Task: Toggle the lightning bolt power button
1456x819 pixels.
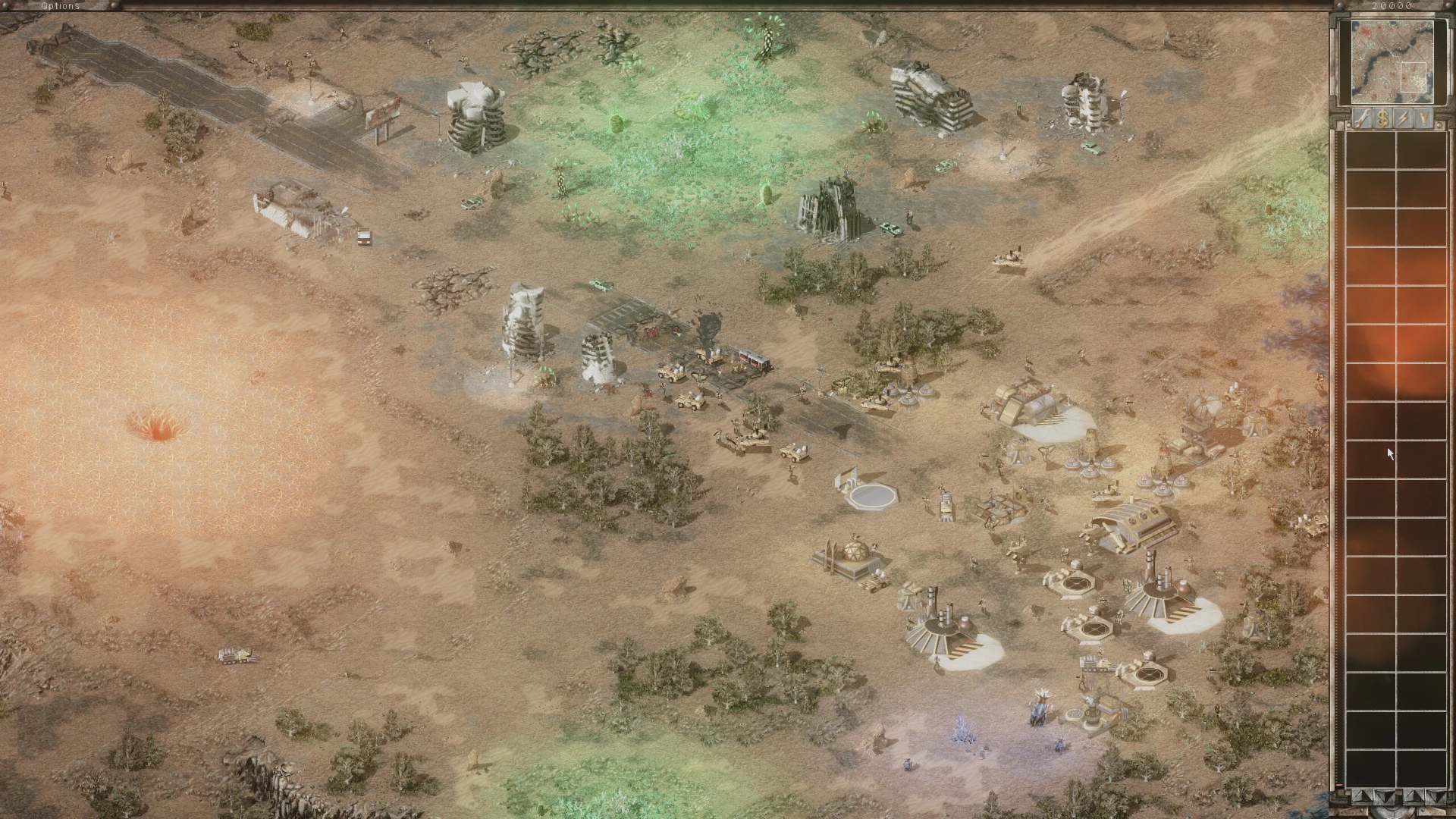Action: 1404,118
